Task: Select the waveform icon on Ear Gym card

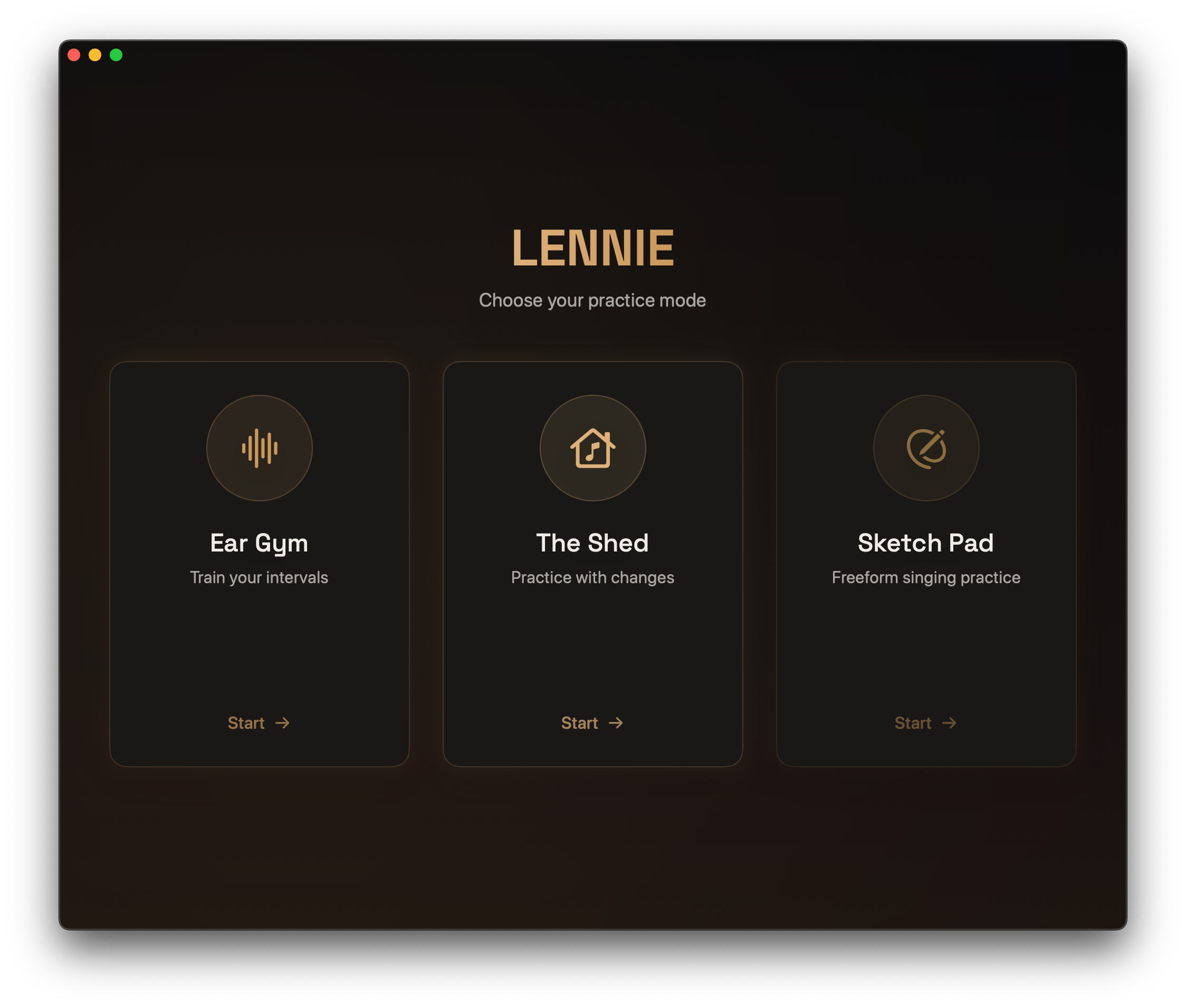Action: pos(259,449)
